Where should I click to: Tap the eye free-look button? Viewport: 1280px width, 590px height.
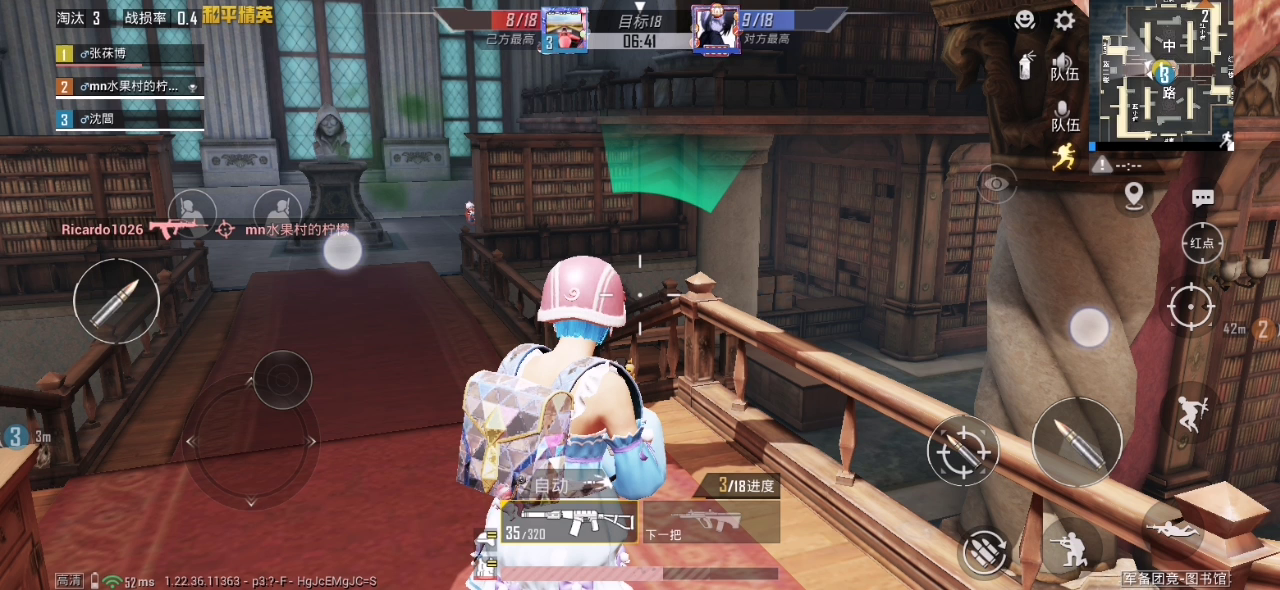996,184
